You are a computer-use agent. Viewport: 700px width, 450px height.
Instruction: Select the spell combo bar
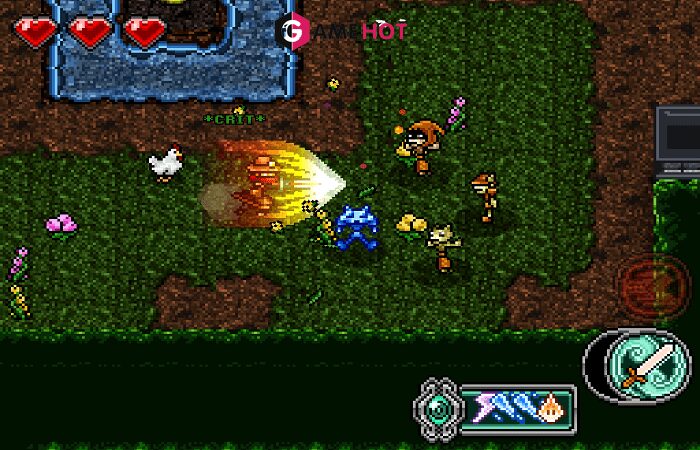517,407
